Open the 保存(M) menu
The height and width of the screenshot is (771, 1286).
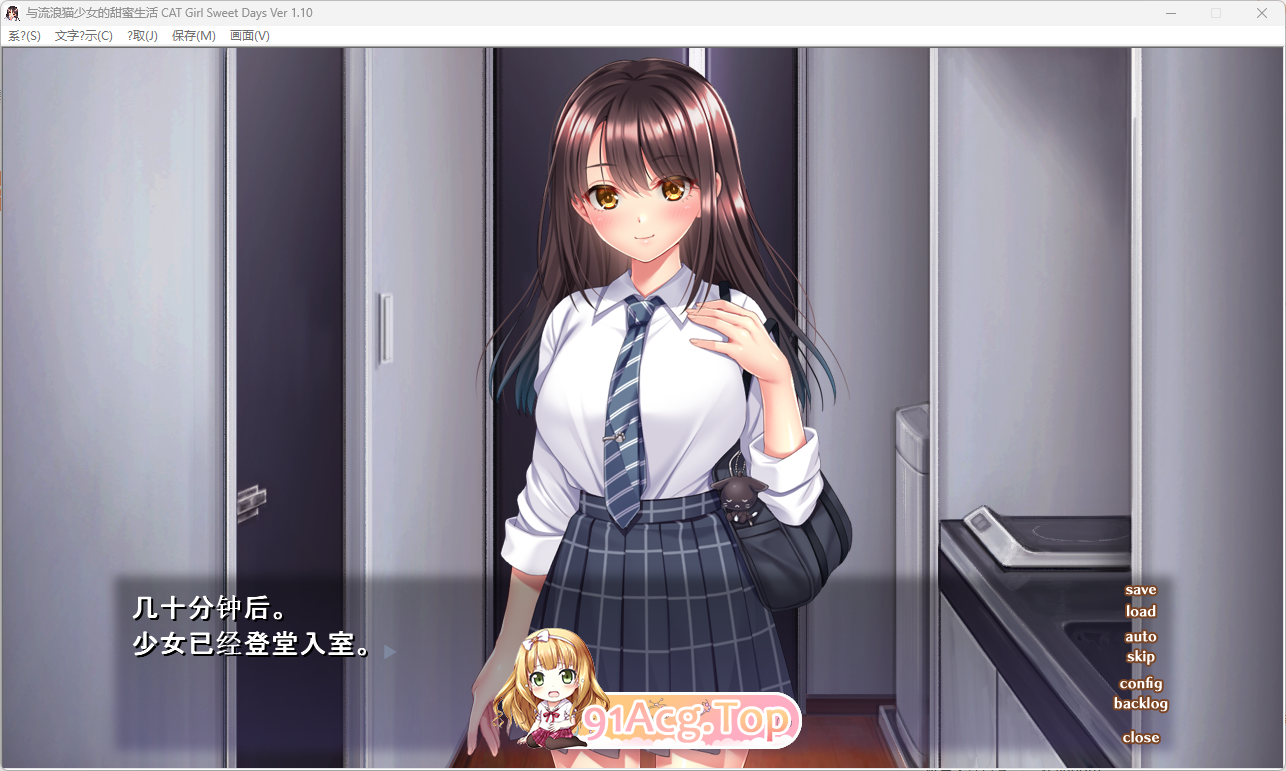point(192,35)
